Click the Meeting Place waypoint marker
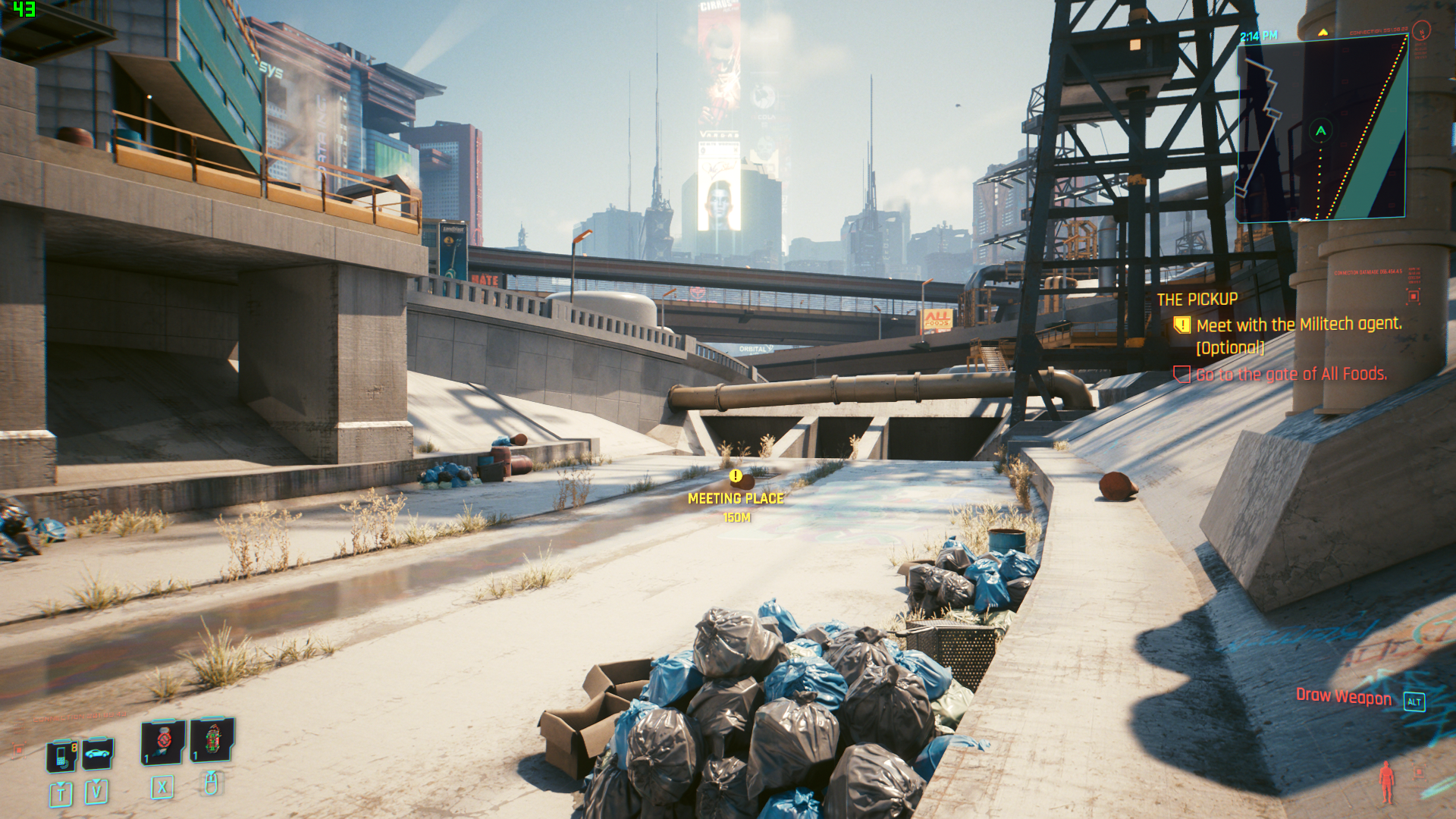Image resolution: width=1456 pixels, height=819 pixels. (736, 476)
